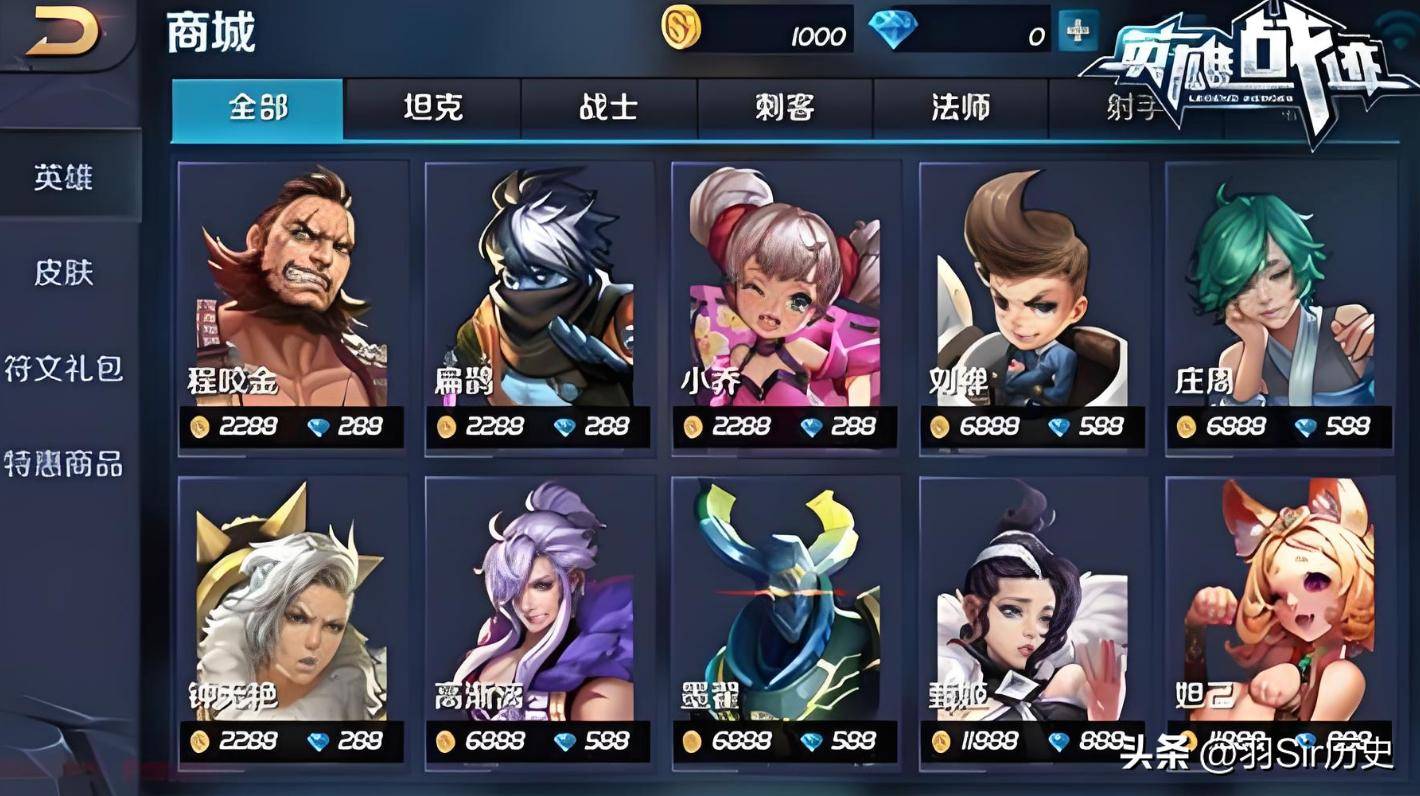
Task: Open the 皮肤 shop section
Action: coord(64,272)
